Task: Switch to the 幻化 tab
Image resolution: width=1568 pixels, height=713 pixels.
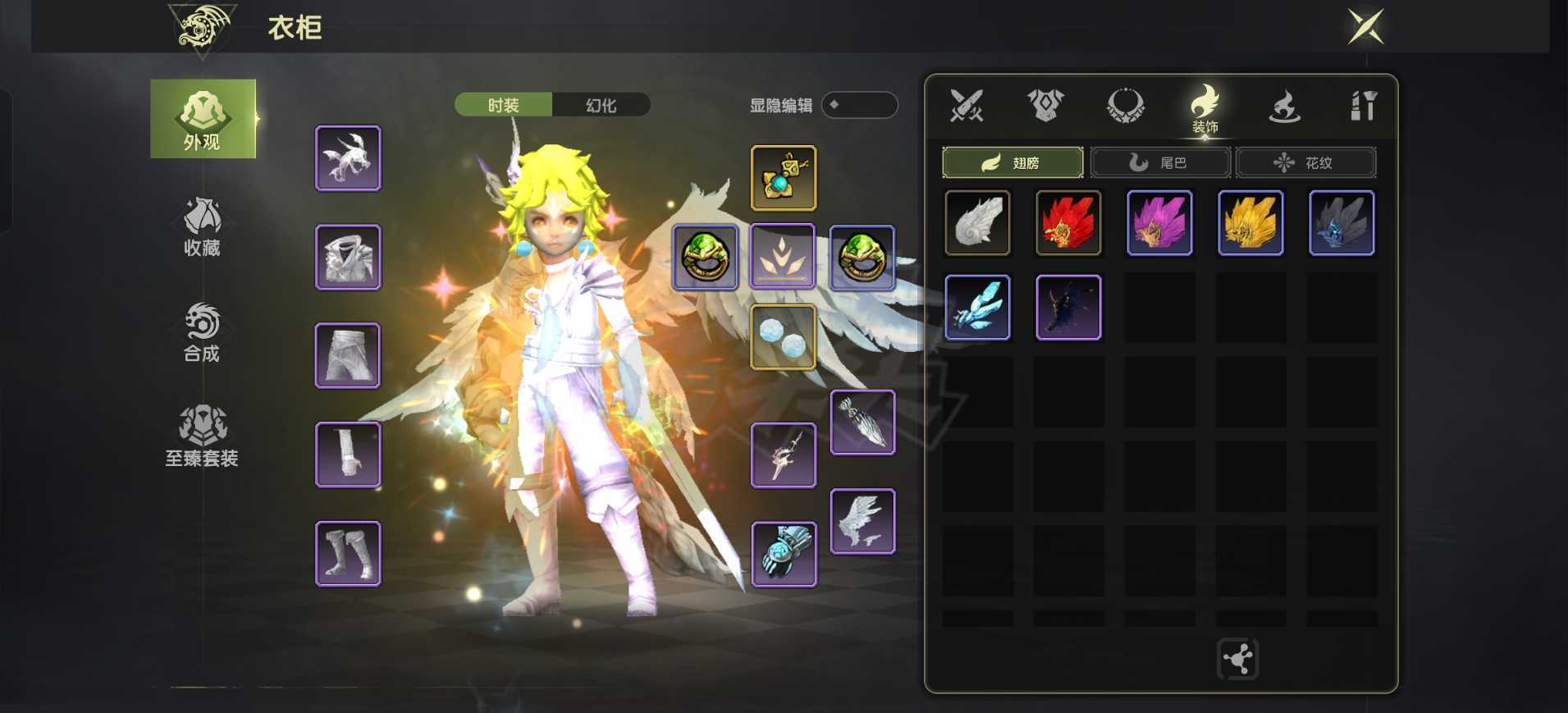Action: 601,105
